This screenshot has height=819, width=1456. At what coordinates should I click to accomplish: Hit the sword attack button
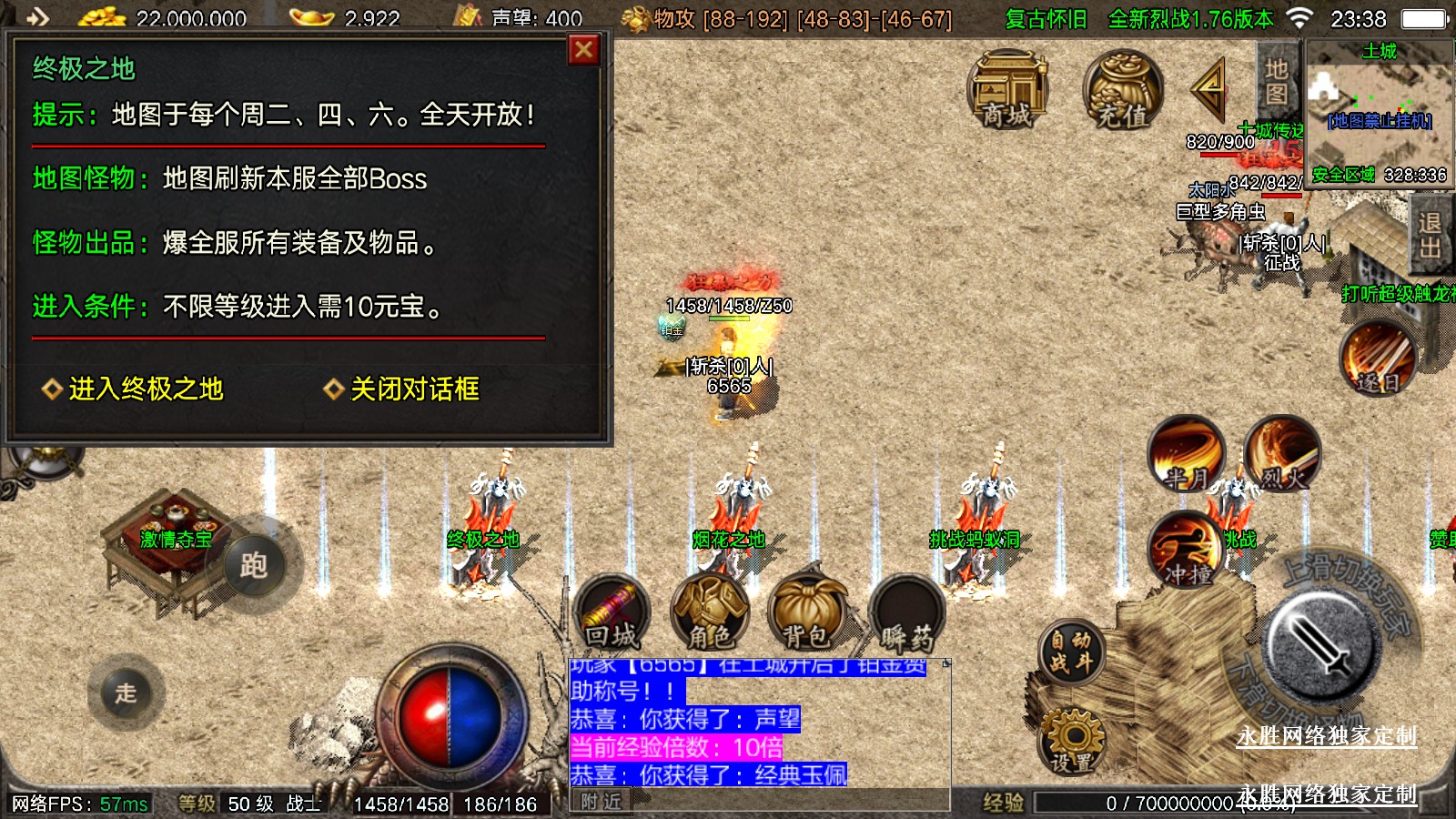coord(1325,644)
